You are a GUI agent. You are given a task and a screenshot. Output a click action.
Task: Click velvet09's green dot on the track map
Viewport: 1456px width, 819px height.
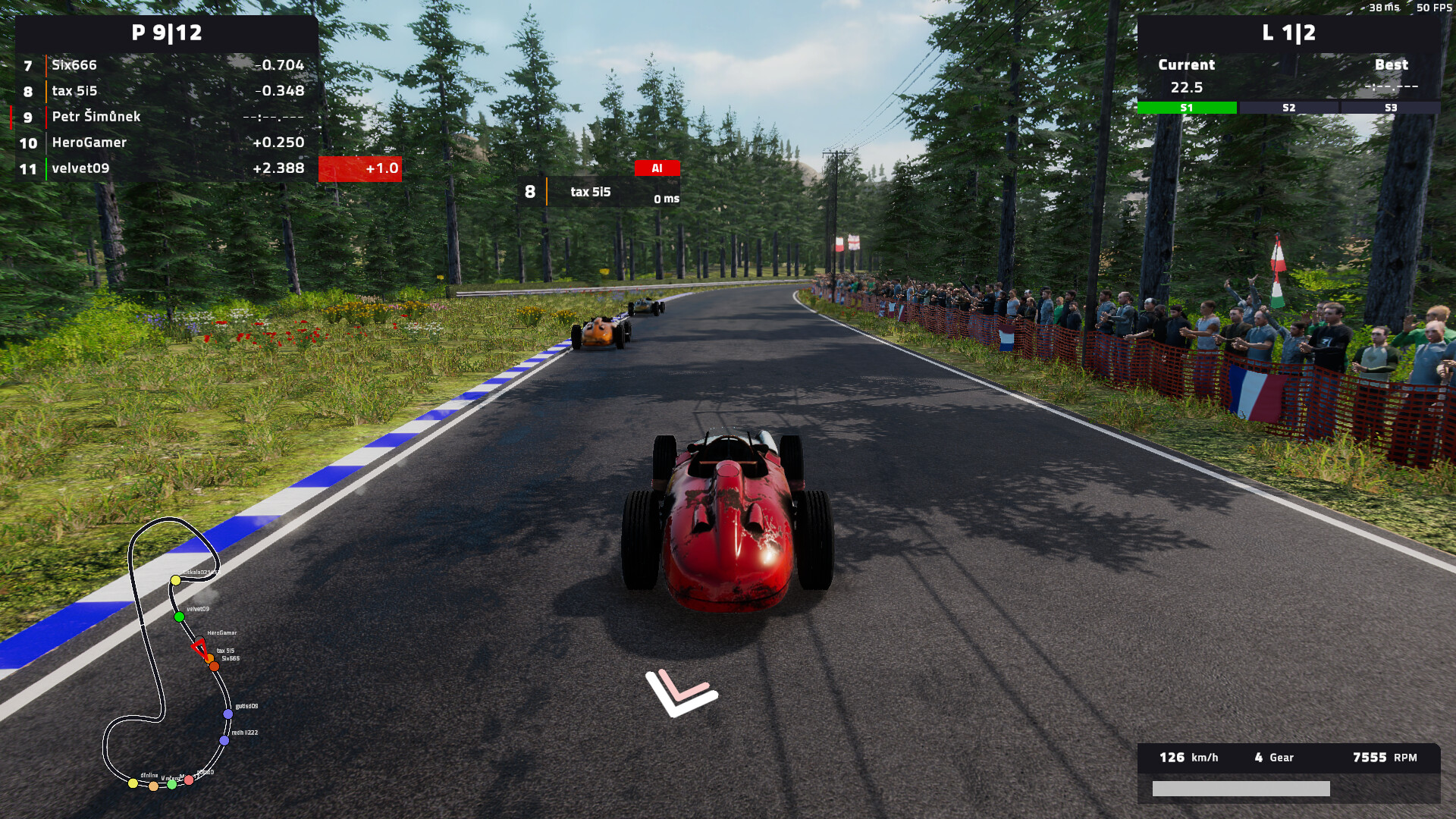[x=179, y=616]
